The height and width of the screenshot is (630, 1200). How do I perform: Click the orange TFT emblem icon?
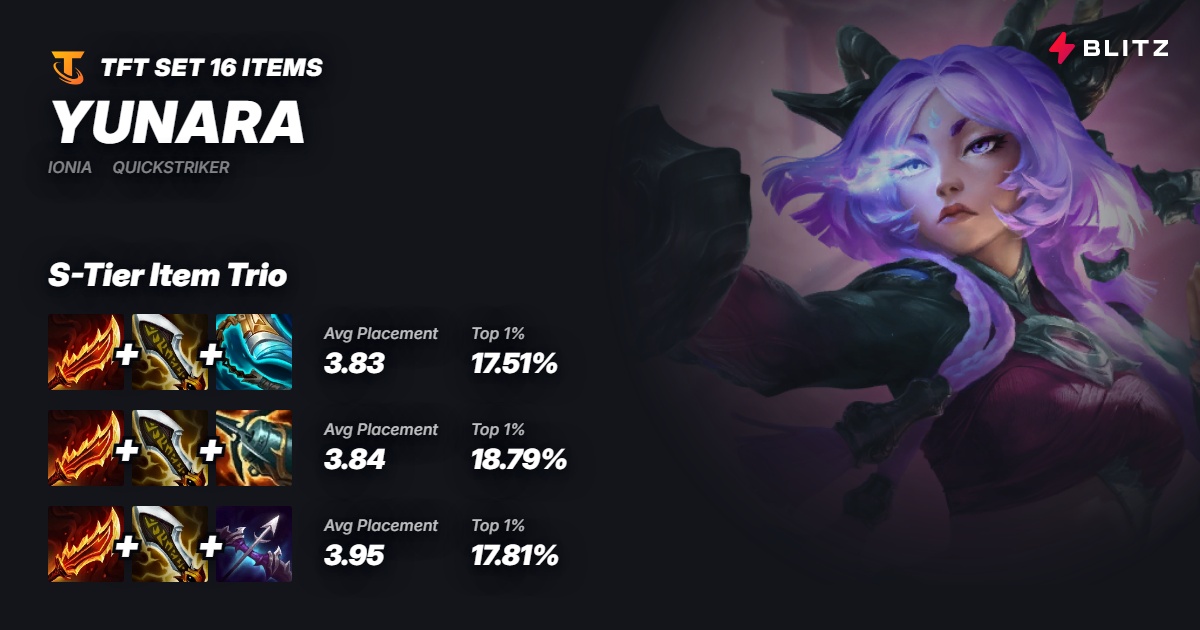(x=68, y=68)
